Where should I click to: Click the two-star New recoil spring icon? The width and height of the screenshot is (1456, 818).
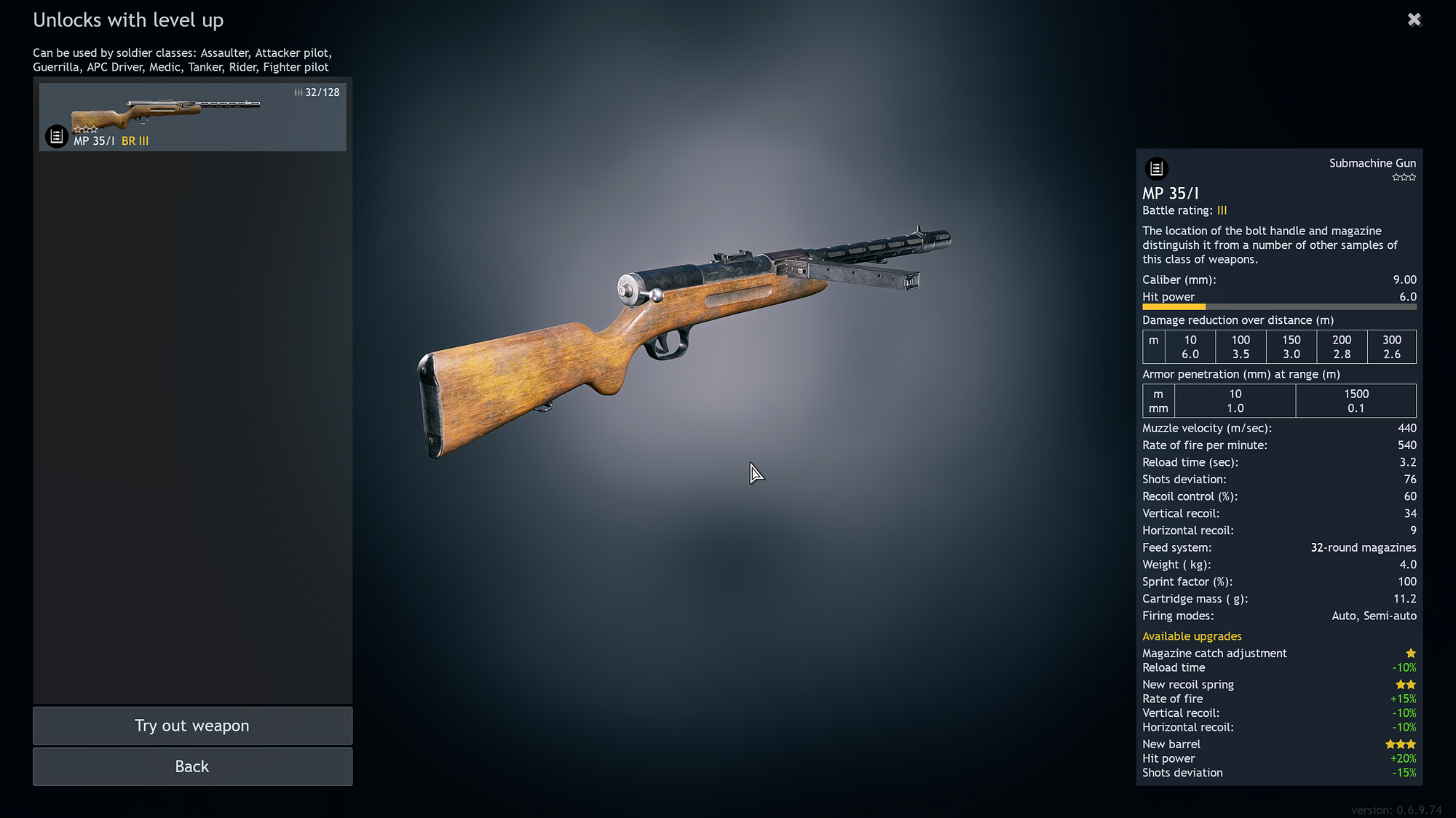click(x=1405, y=684)
